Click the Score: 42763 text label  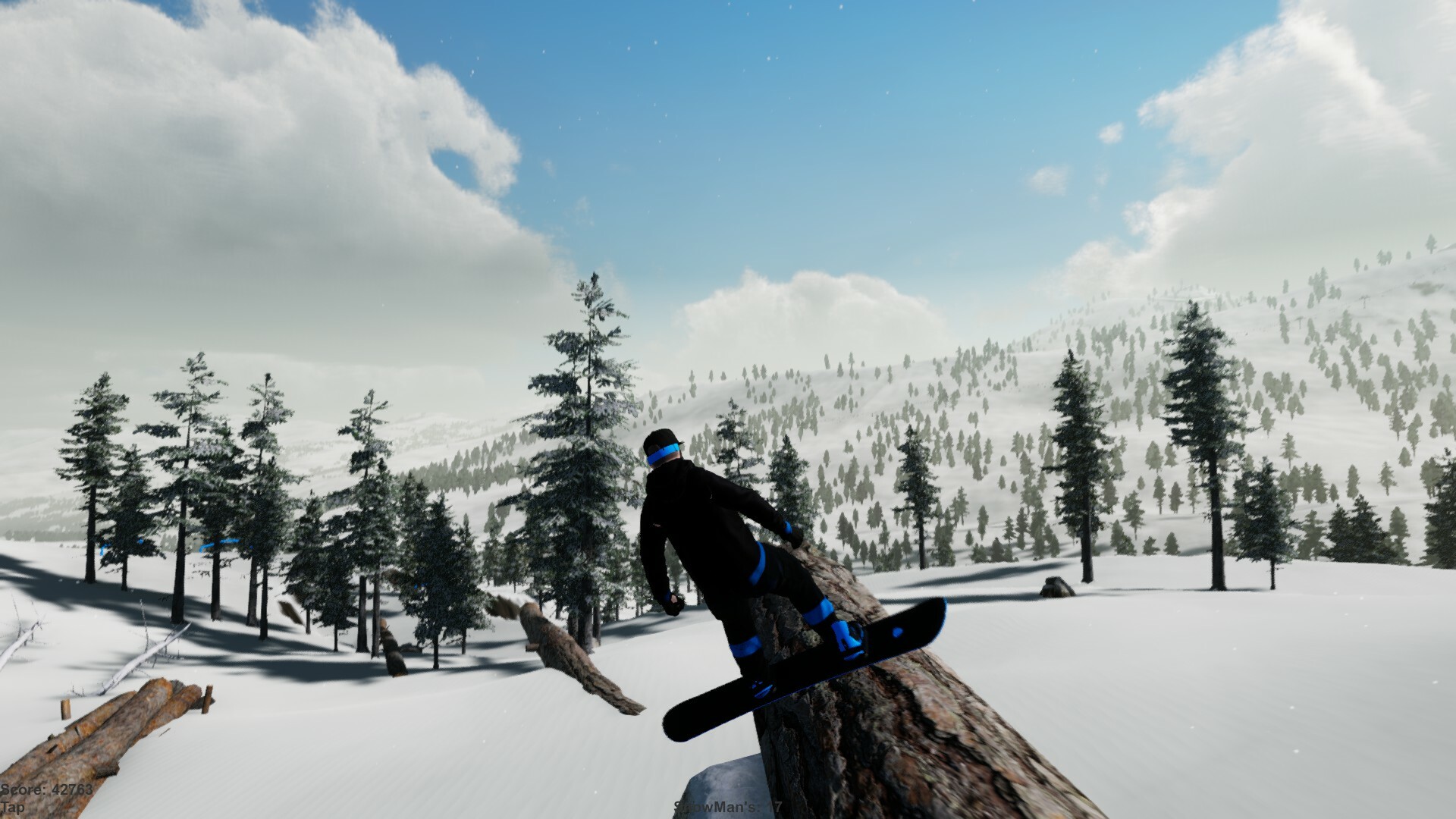pyautogui.click(x=47, y=789)
